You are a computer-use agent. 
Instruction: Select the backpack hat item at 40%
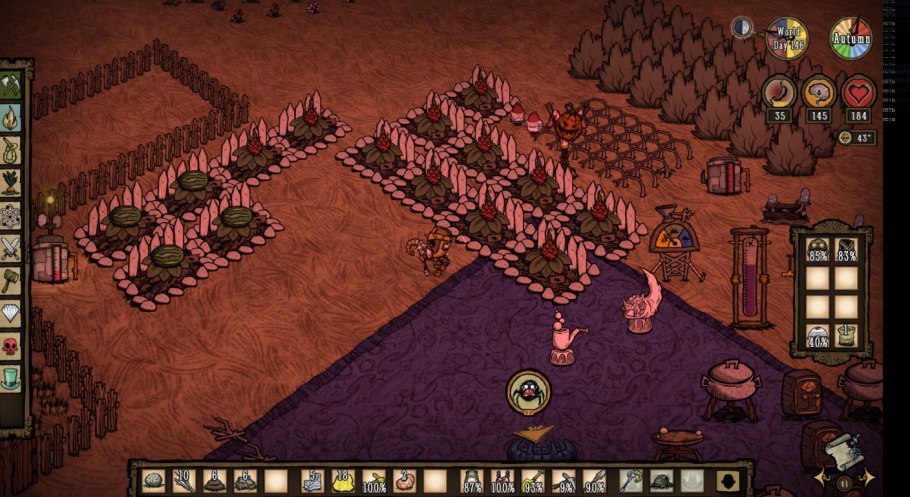tap(818, 336)
